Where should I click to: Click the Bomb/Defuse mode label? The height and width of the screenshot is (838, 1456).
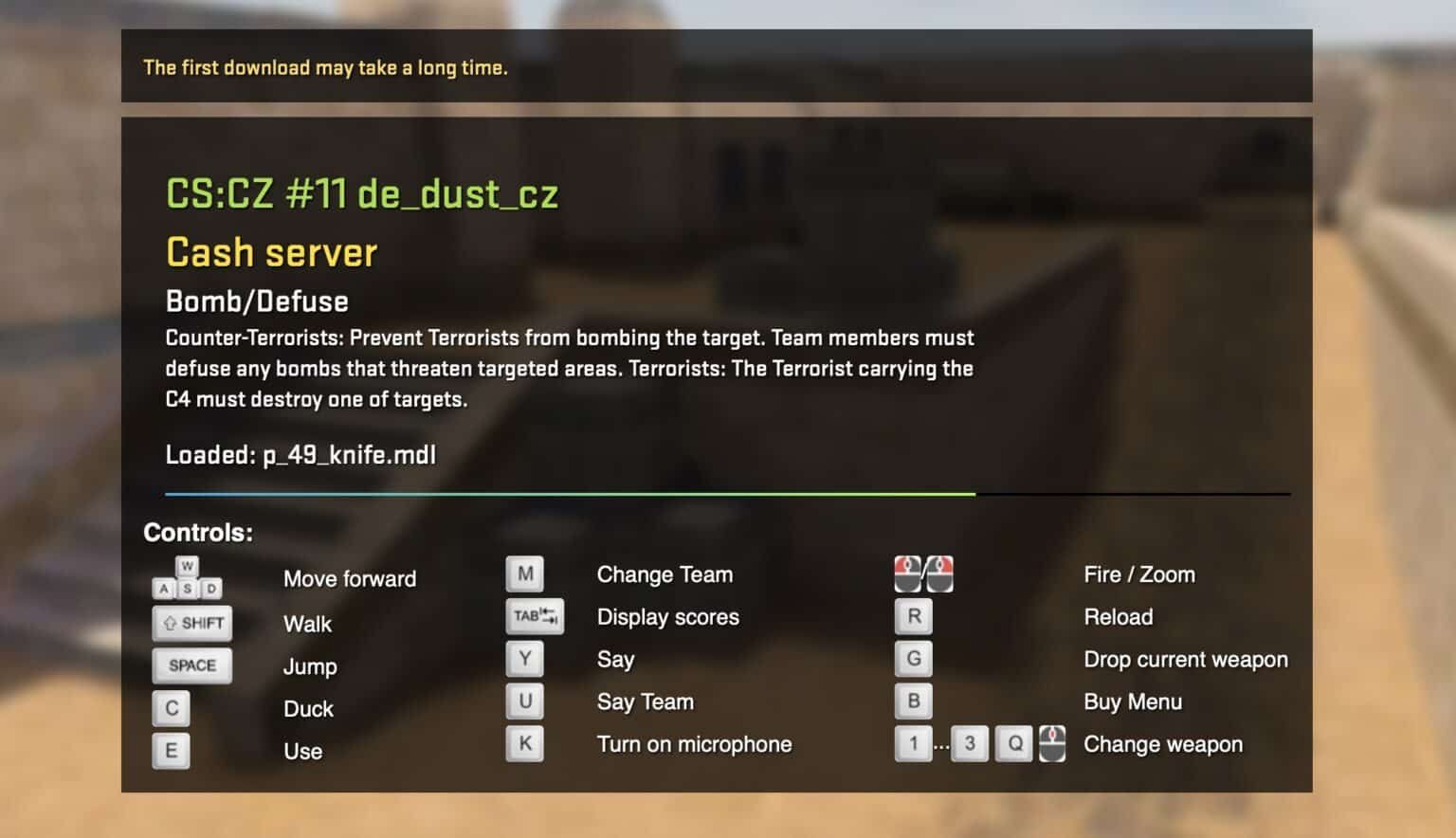pos(256,301)
